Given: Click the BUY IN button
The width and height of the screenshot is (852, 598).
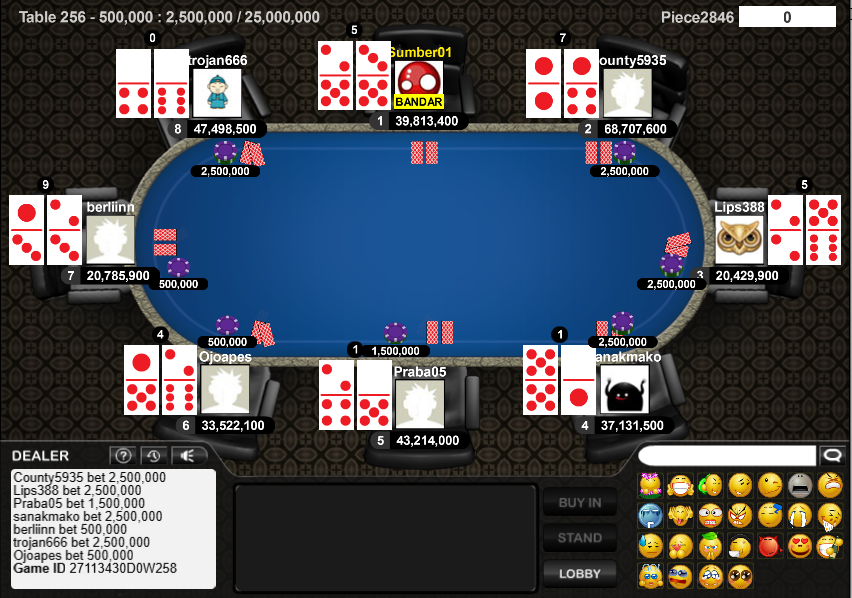Looking at the screenshot, I should [579, 503].
